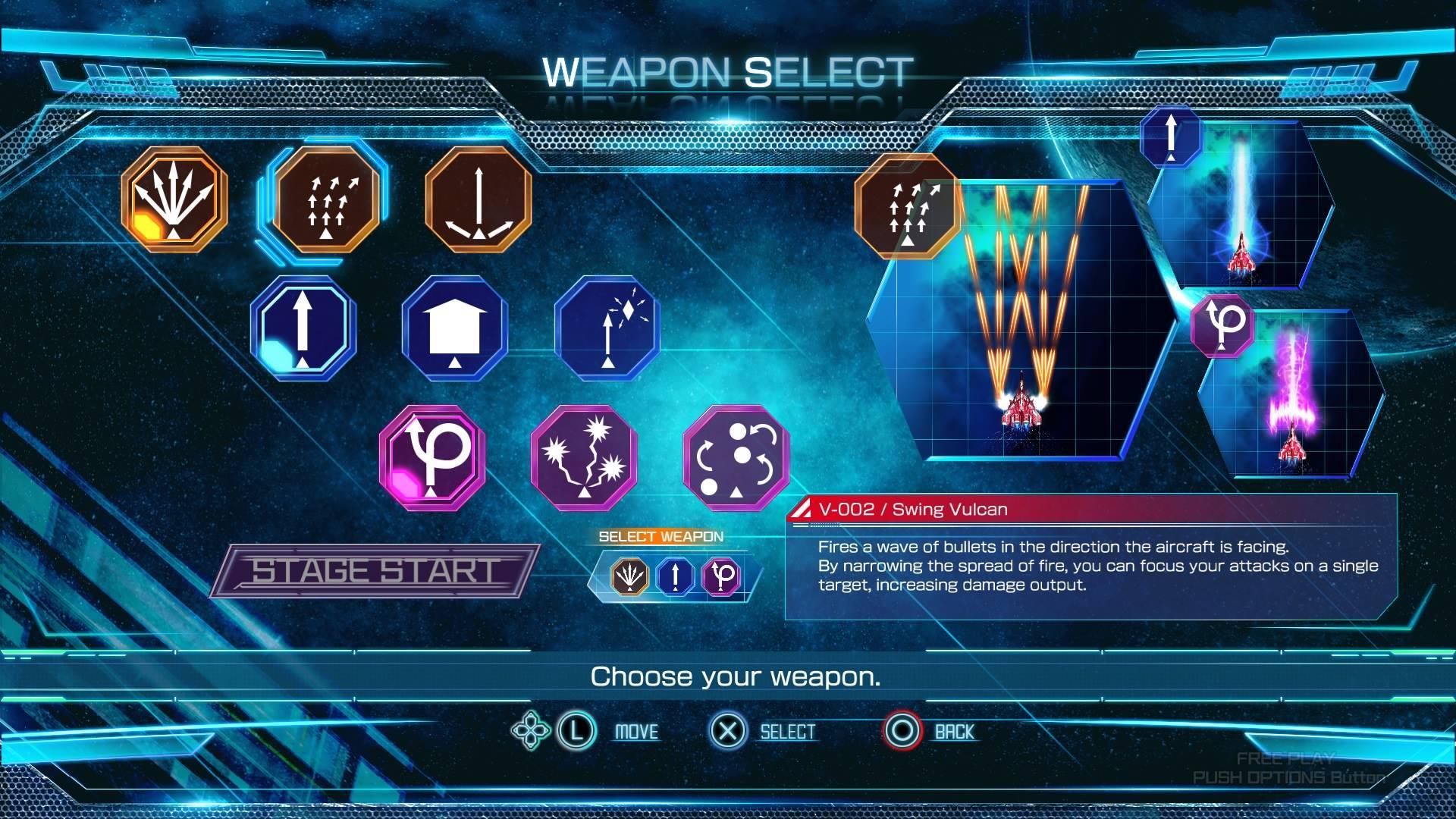Screen dimensions: 1456x819
Task: Click the purple slot in Select Weapon loadout
Action: pos(722,576)
